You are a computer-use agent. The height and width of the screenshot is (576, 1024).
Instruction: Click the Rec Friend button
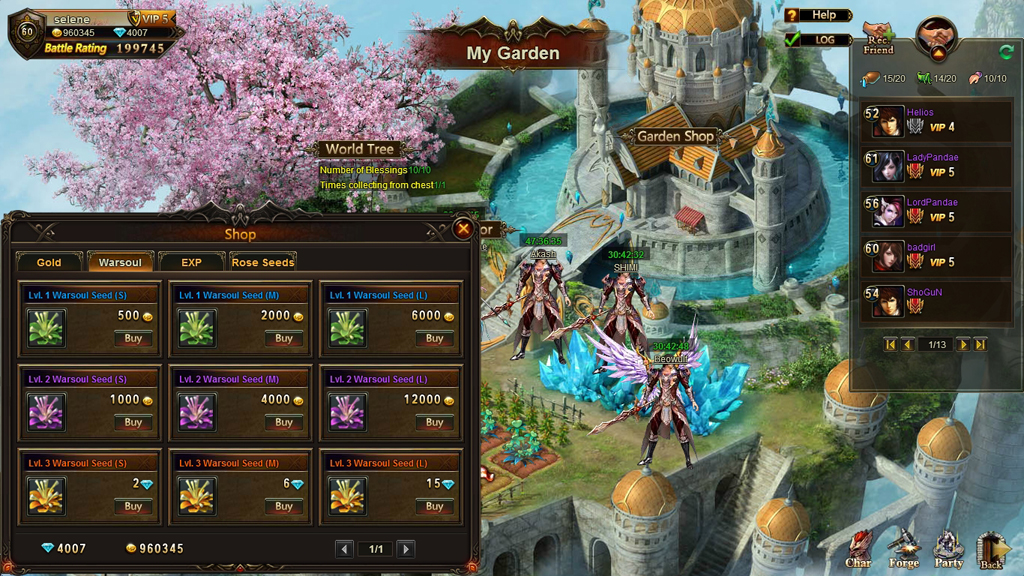878,40
